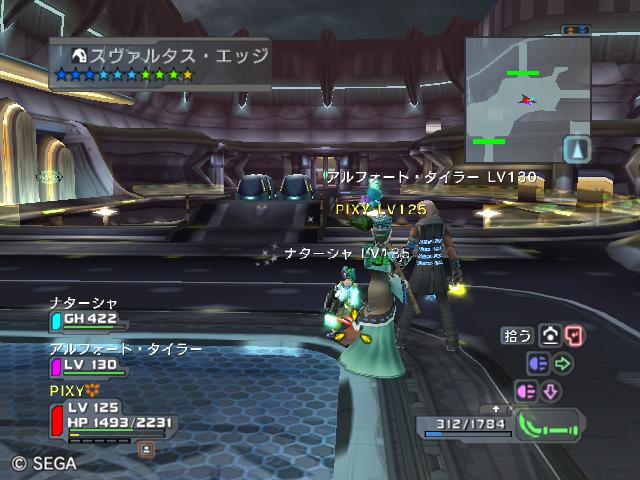The image size is (640, 480).
Task: Activate the red card action icon
Action: pos(573,336)
